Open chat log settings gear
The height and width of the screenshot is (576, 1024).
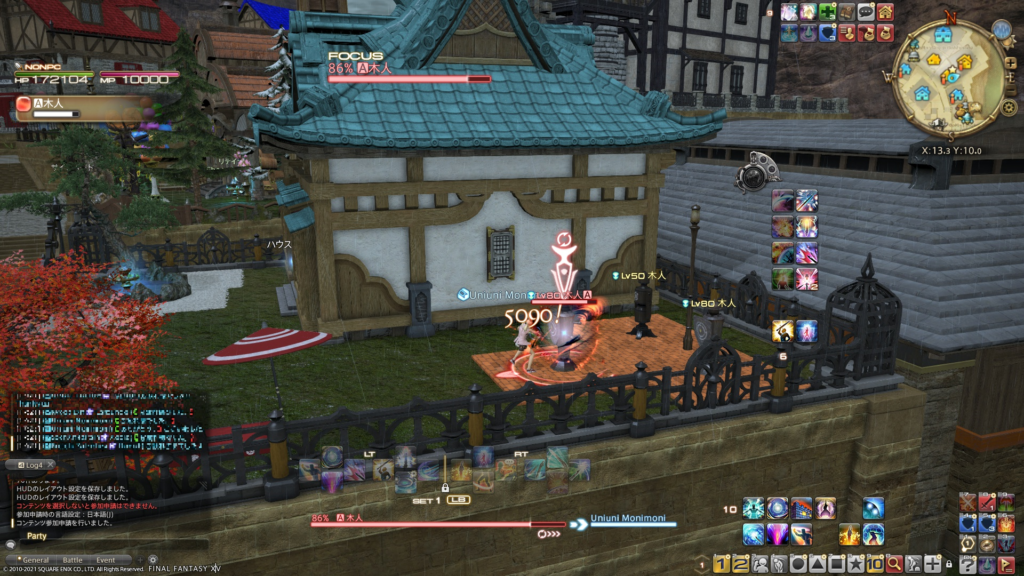pos(153,559)
